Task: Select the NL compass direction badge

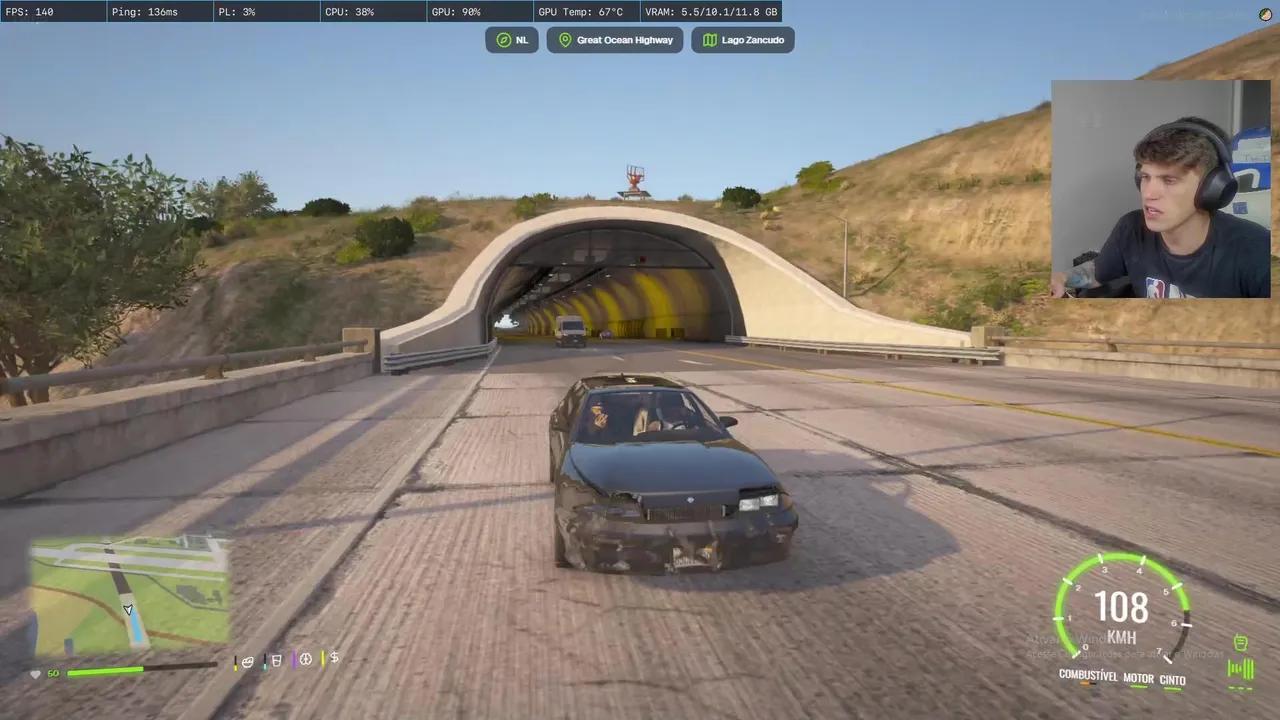Action: coord(512,40)
